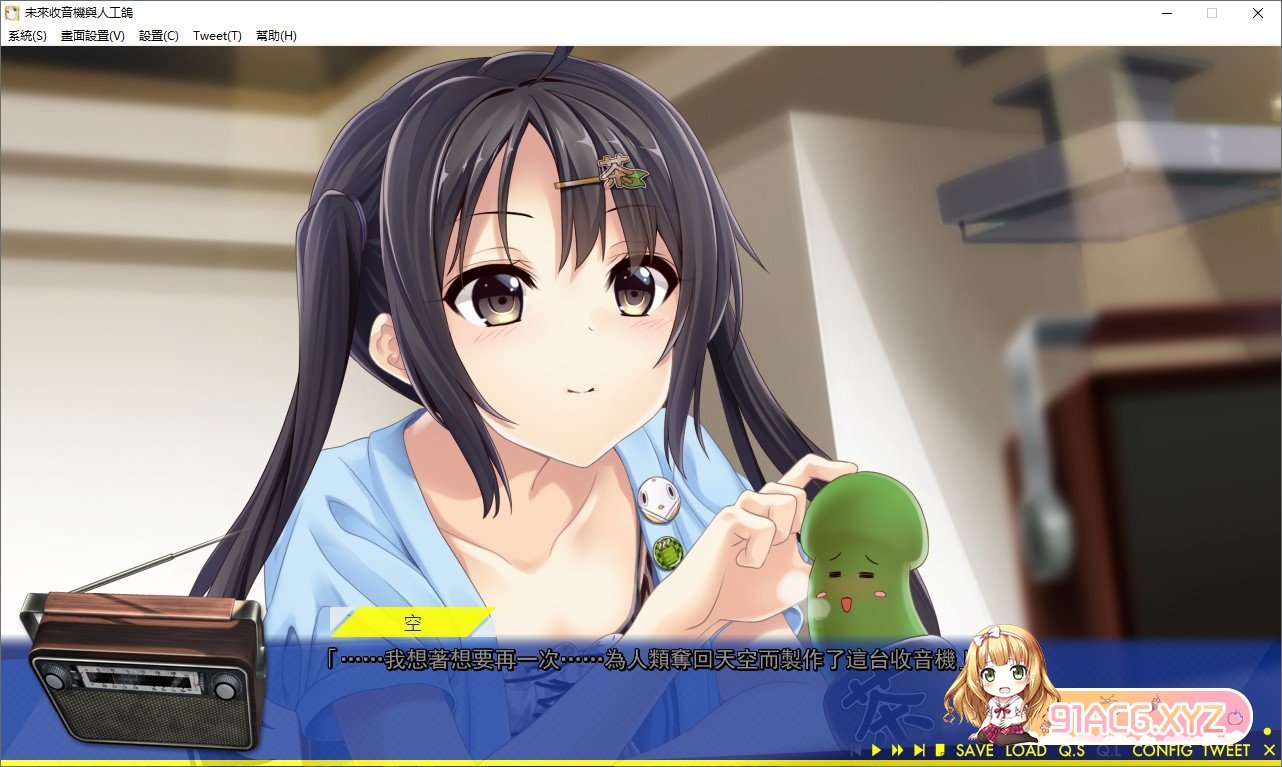Screen dimensions: 1282x767
Task: Minimize the game window
Action: [x=1166, y=13]
